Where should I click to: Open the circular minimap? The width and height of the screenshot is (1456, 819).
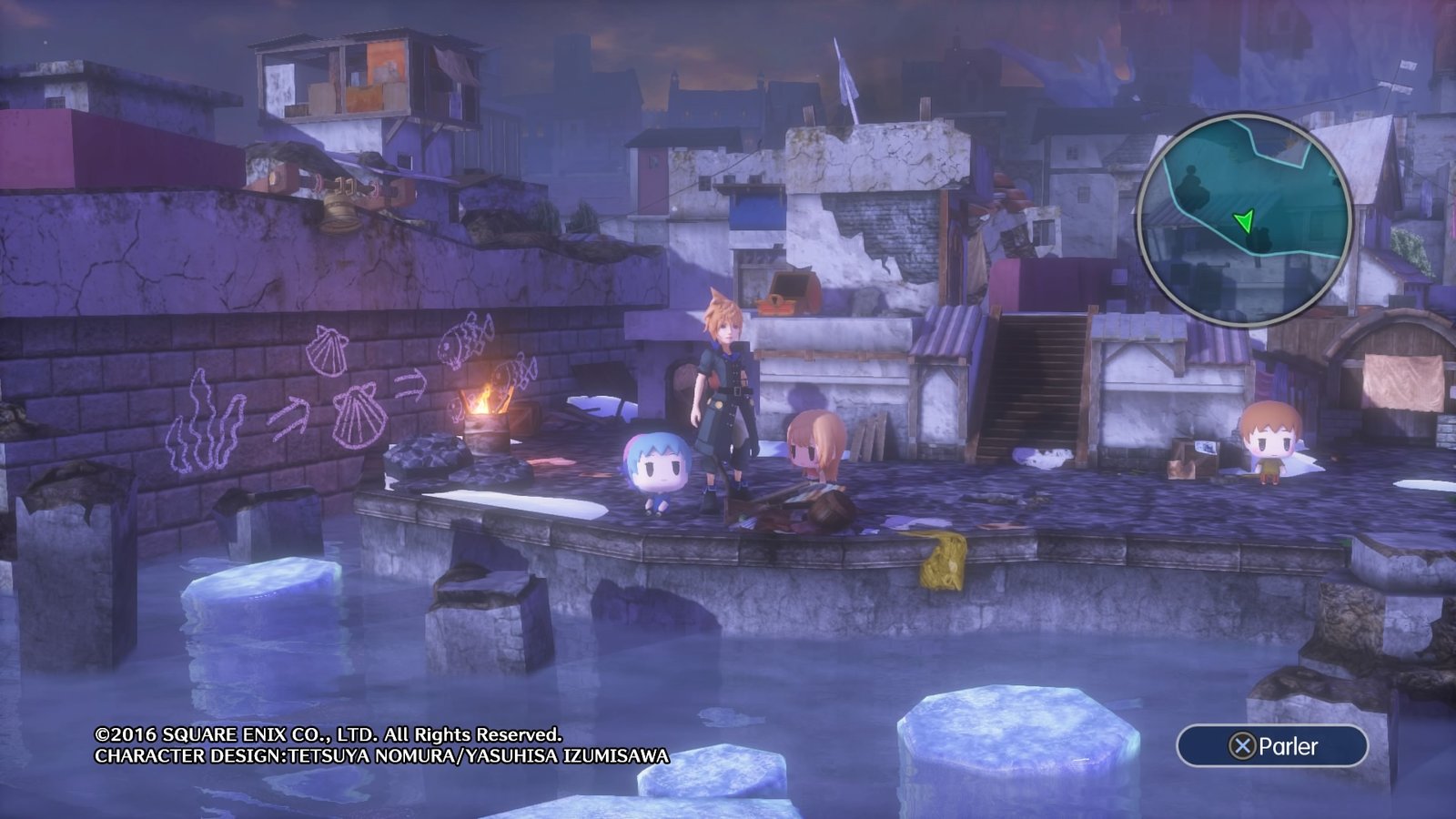[1244, 220]
